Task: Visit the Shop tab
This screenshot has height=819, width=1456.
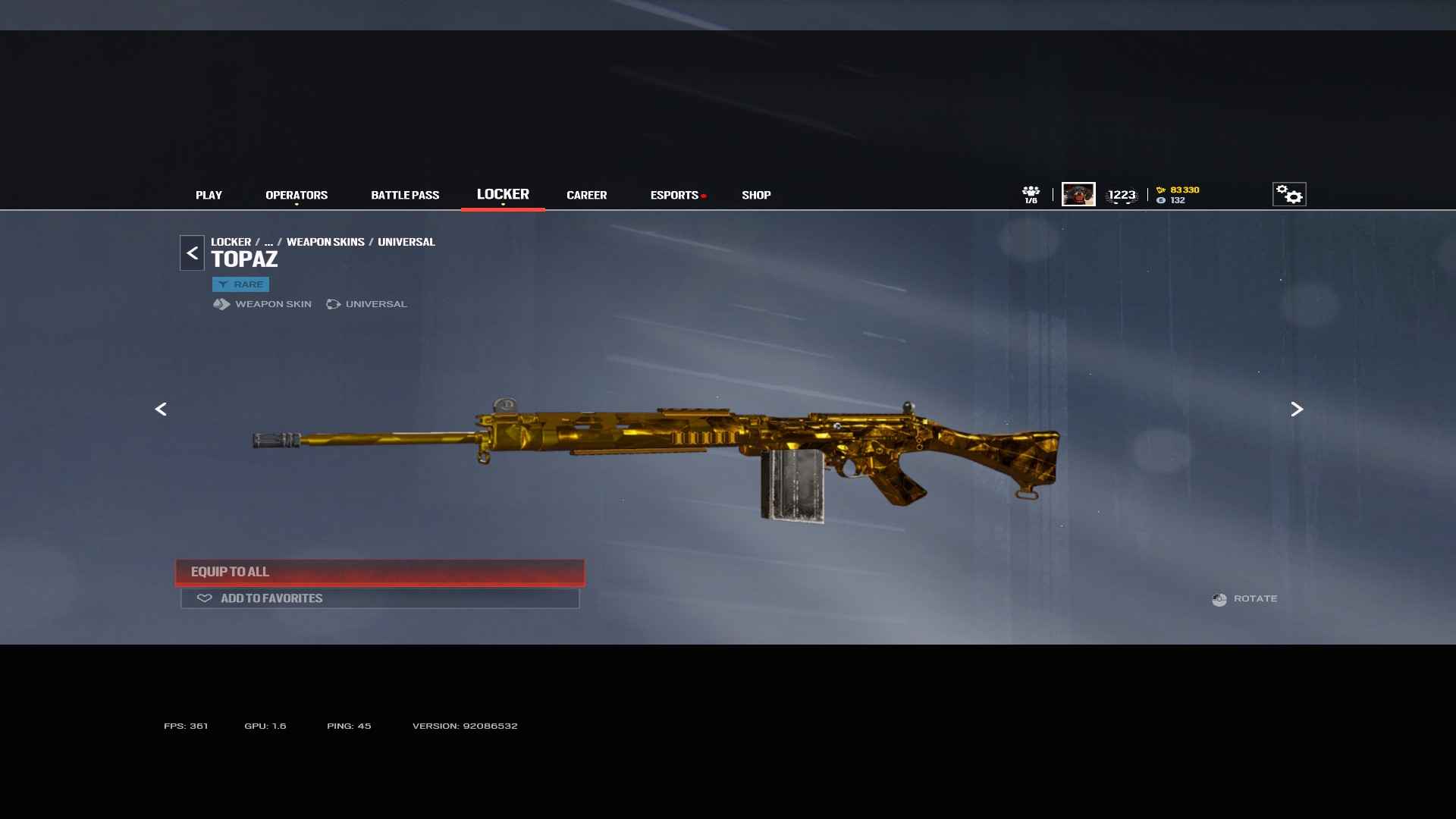Action: (756, 195)
